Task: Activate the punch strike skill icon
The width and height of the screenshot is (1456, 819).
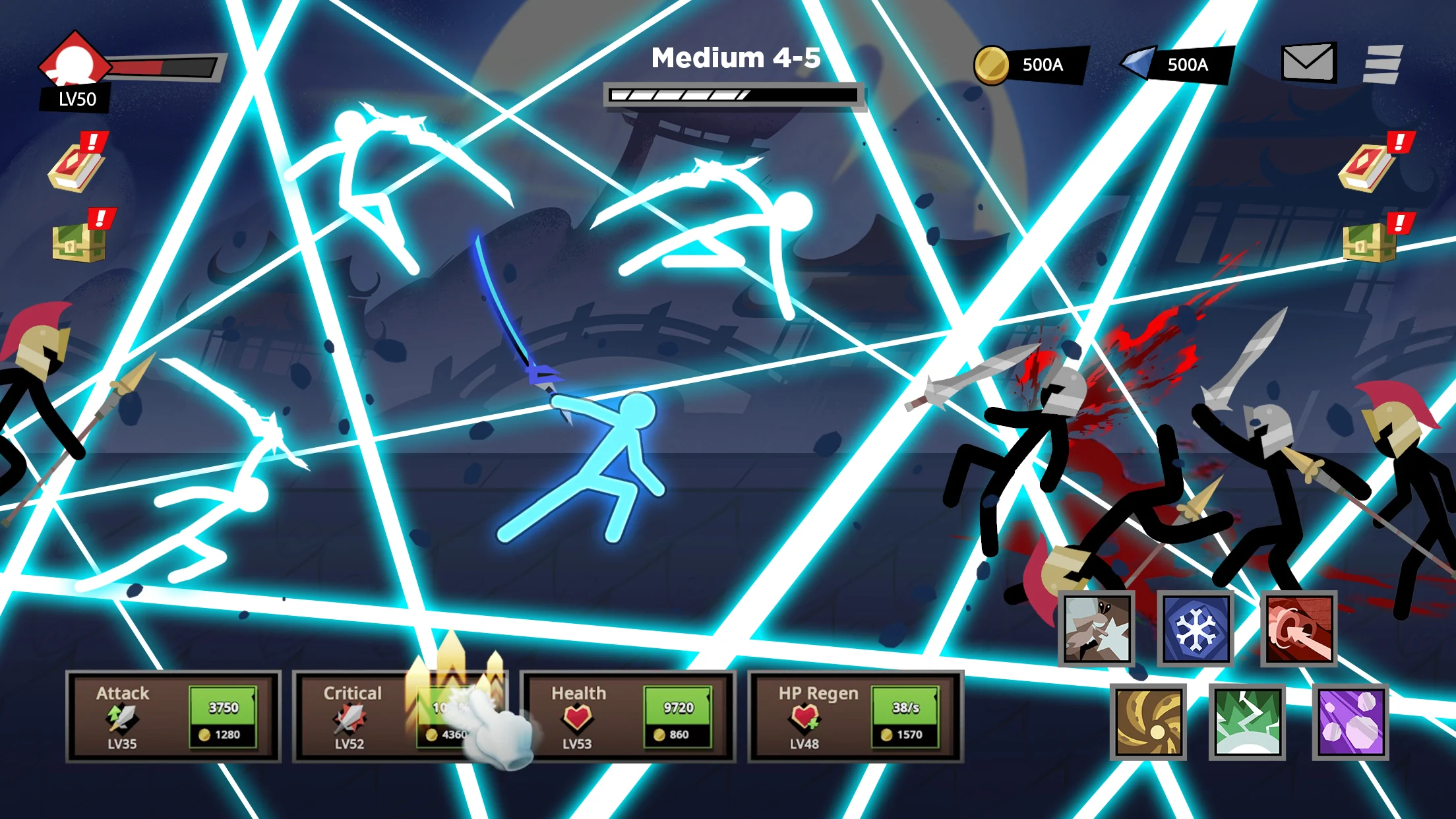Action: click(x=1097, y=629)
